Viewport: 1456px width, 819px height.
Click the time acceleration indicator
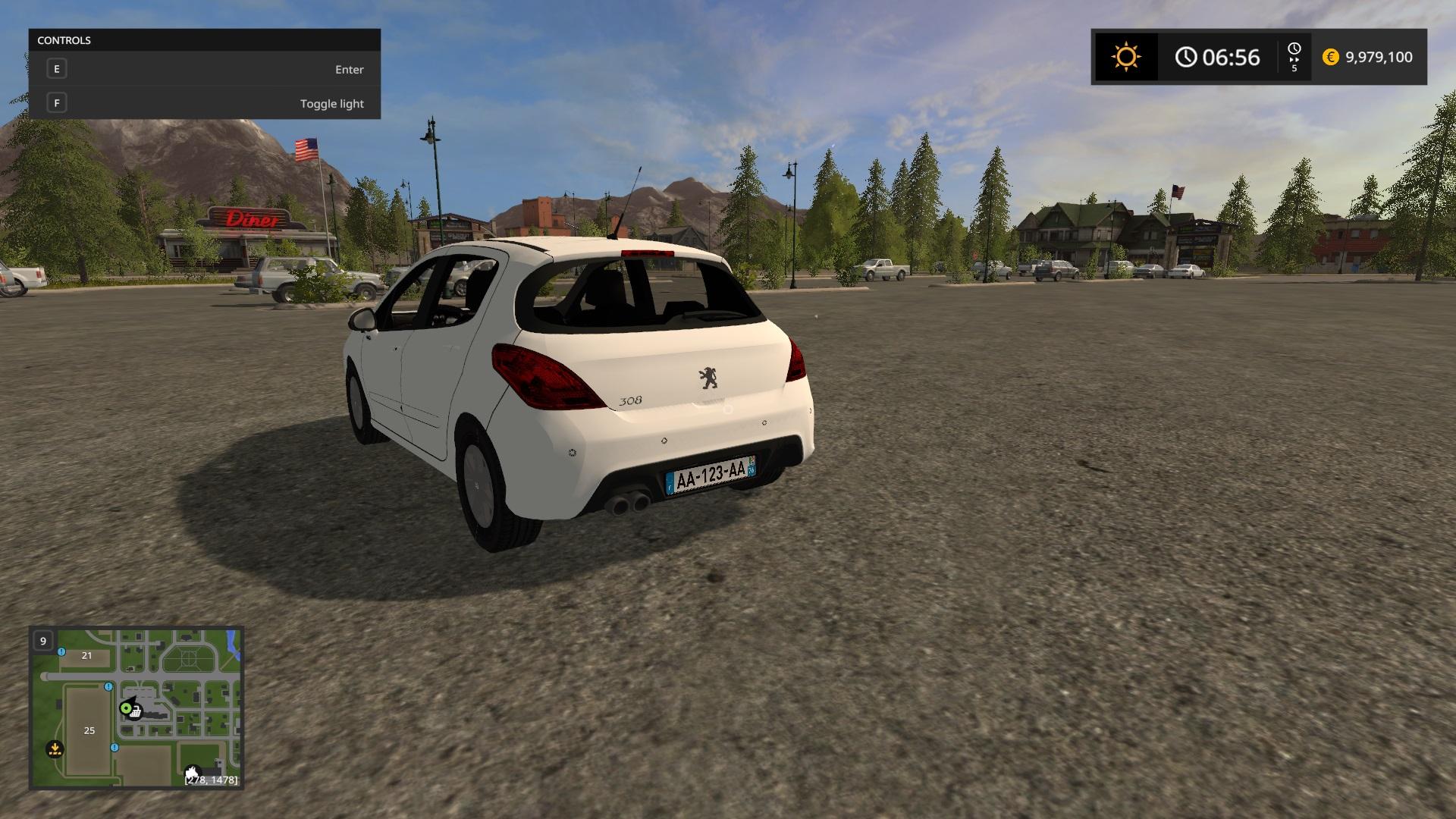pos(1294,57)
